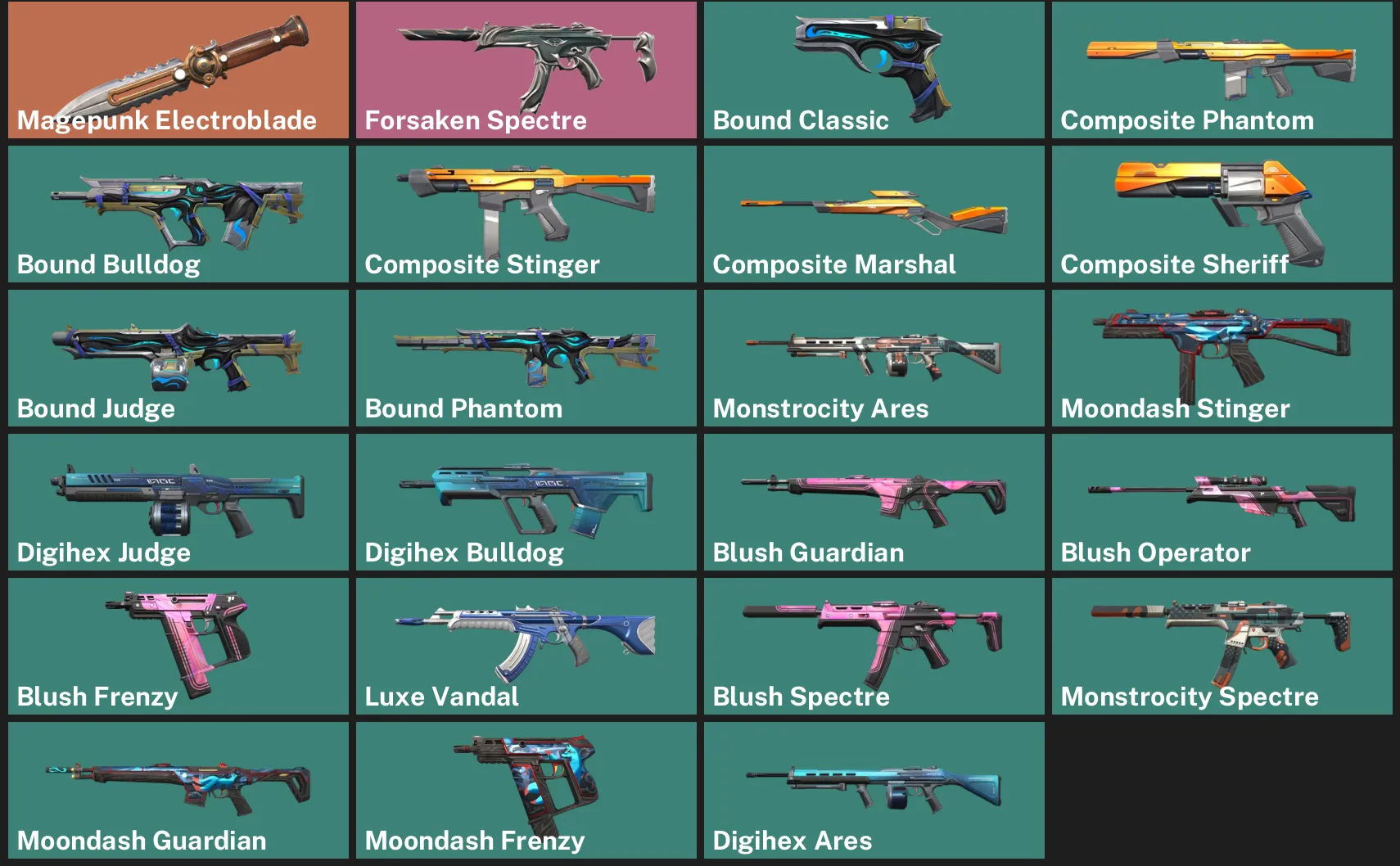Open the Blush Spectre skin
1400x866 pixels.
click(x=873, y=646)
